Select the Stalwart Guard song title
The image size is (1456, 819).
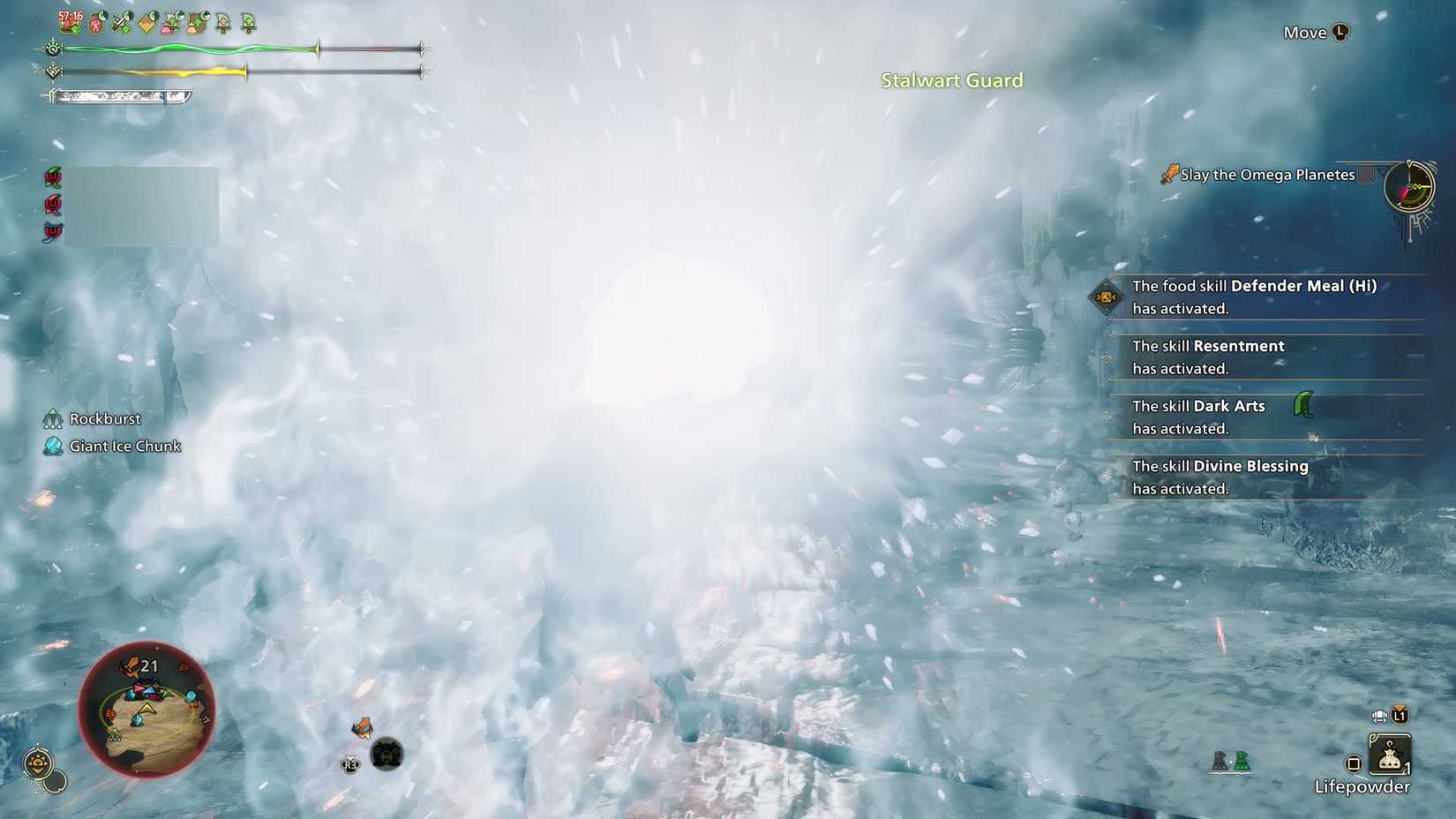[951, 80]
